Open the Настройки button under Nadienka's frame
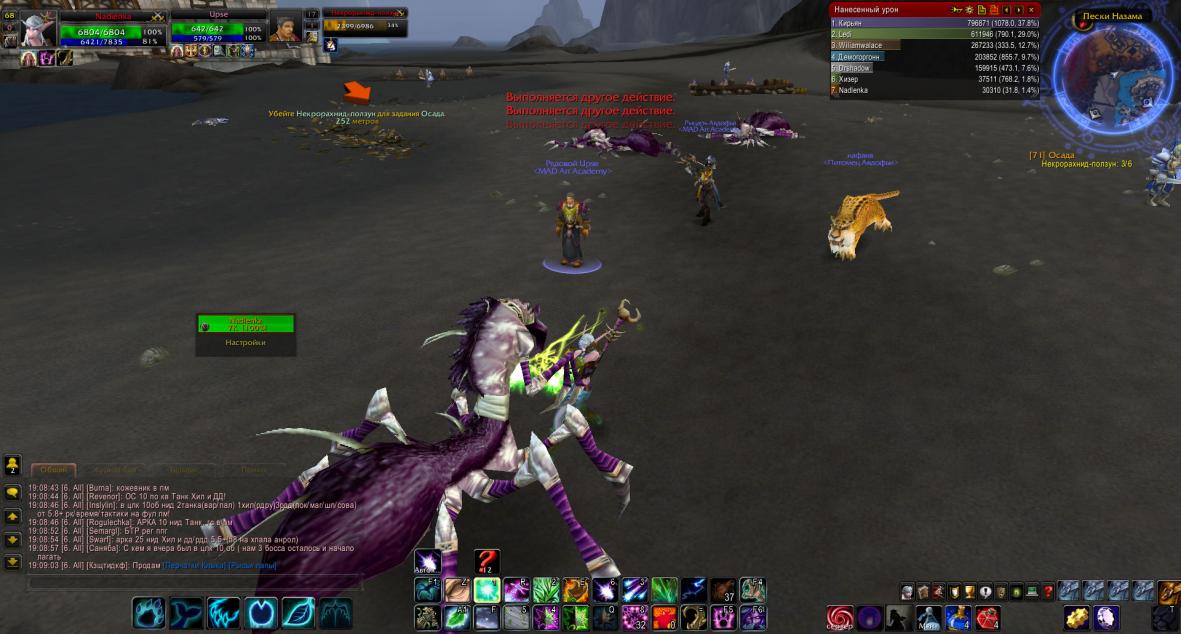The width and height of the screenshot is (1181, 634). coord(245,342)
